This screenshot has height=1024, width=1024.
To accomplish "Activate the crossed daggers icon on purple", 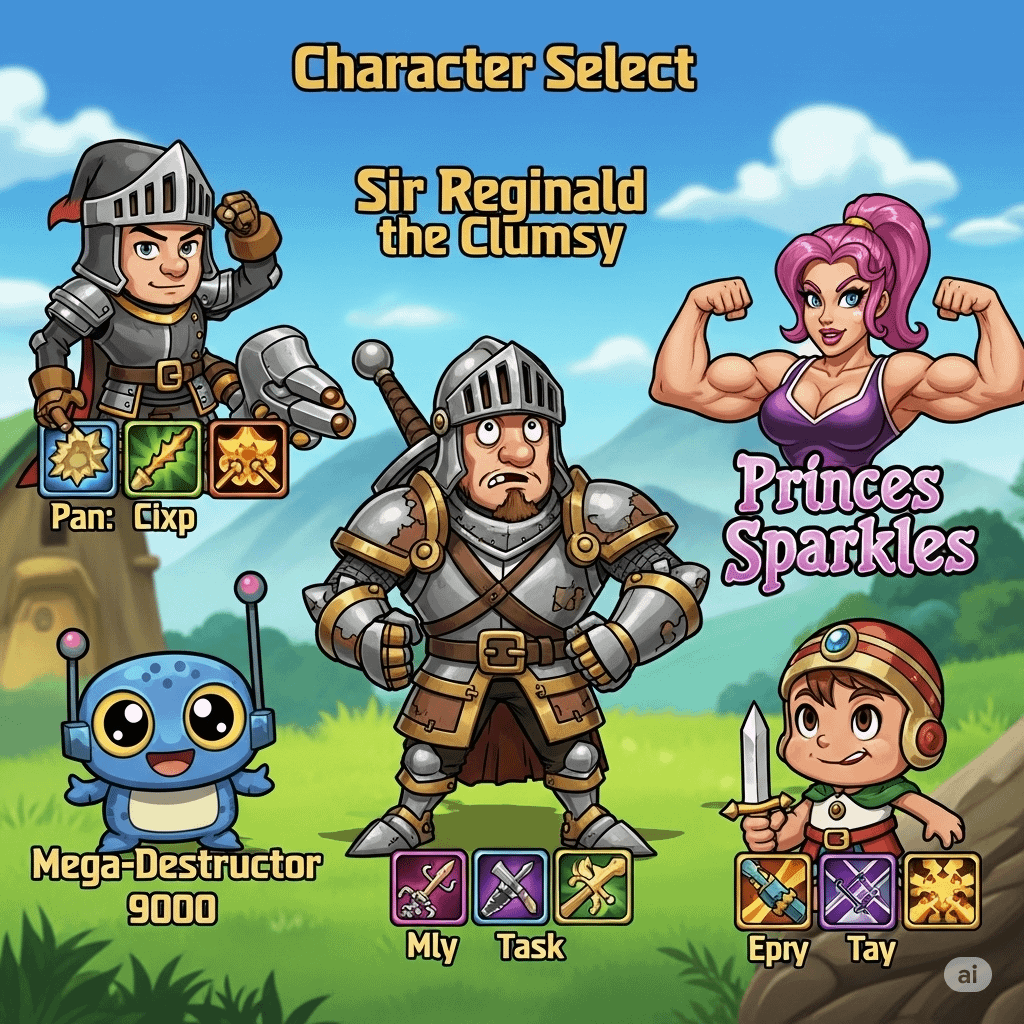I will tap(510, 887).
